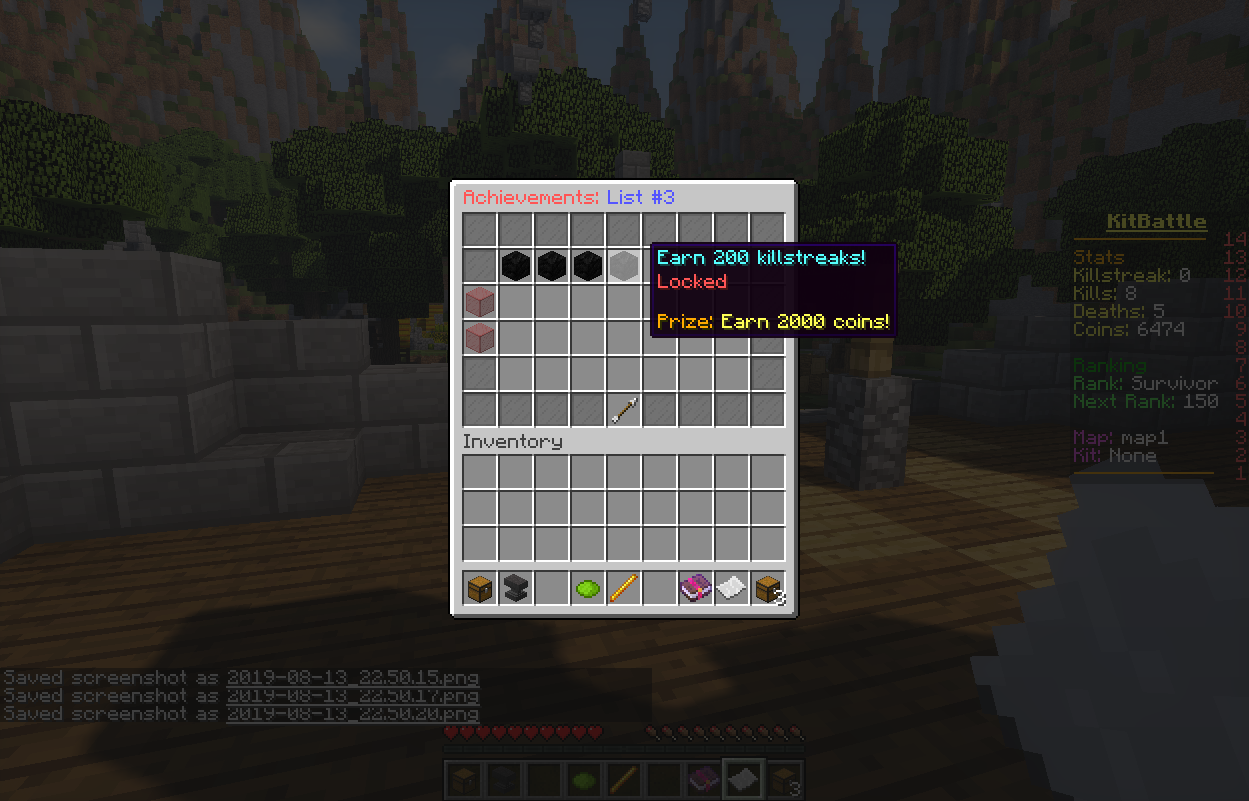
Task: Open screenshot link 2019-08-13_22.50.15.png in chat
Action: coord(352,677)
